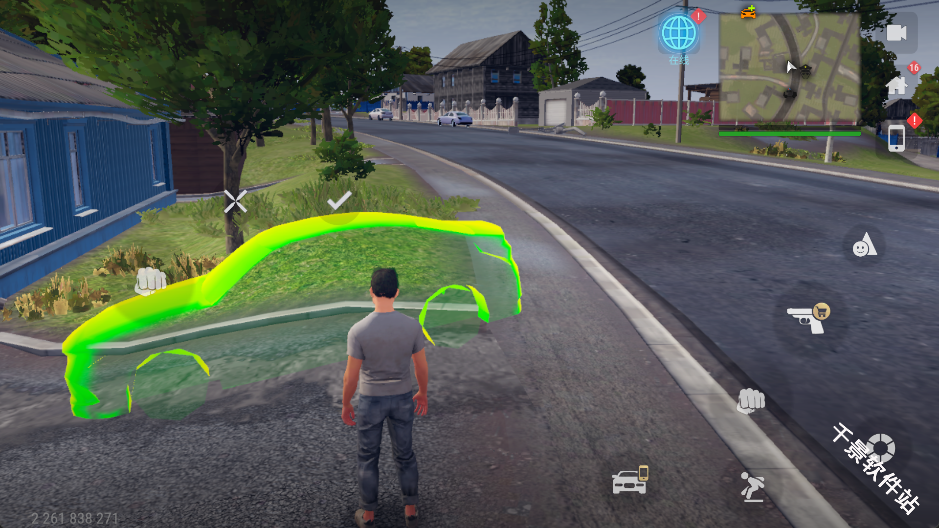
Task: Open the house menu icon
Action: click(896, 86)
